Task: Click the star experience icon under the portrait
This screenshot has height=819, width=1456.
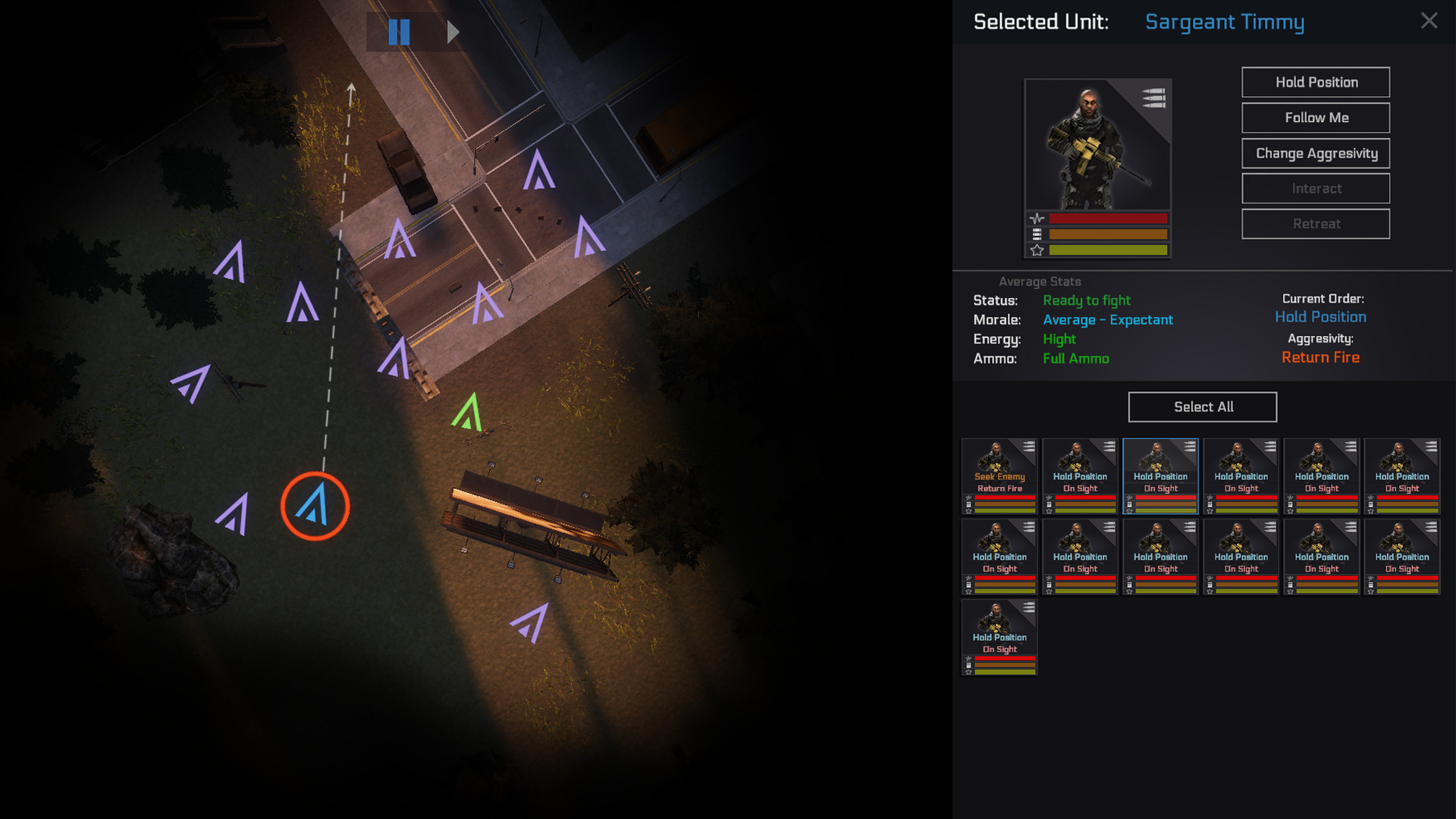Action: [x=1036, y=250]
